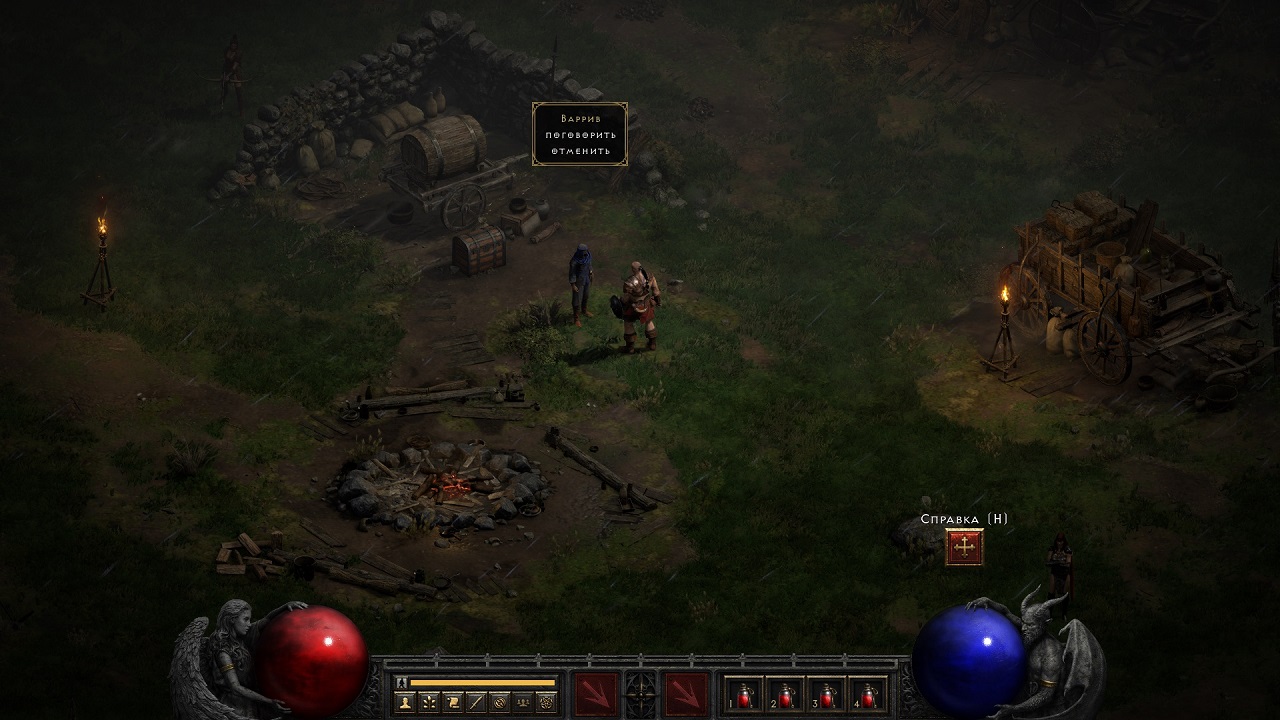Toggle the run/walk icon beside stamina bar
The width and height of the screenshot is (1280, 720).
coord(400,682)
